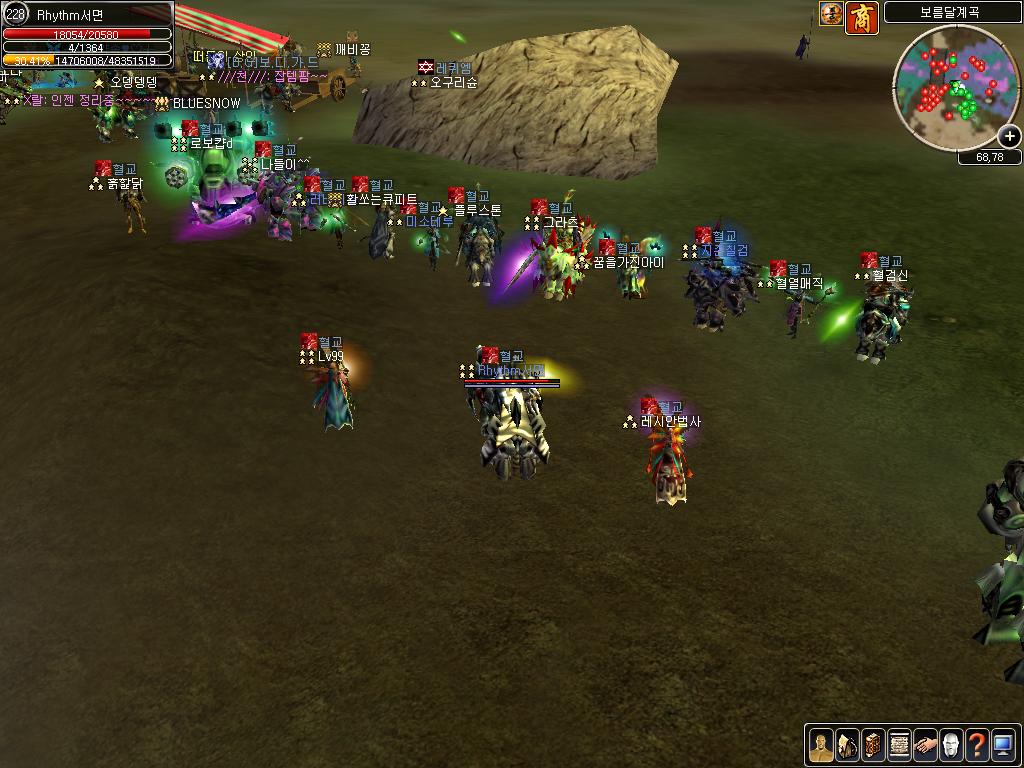Open the white mask face icon
1024x768 pixels.
[x=951, y=745]
